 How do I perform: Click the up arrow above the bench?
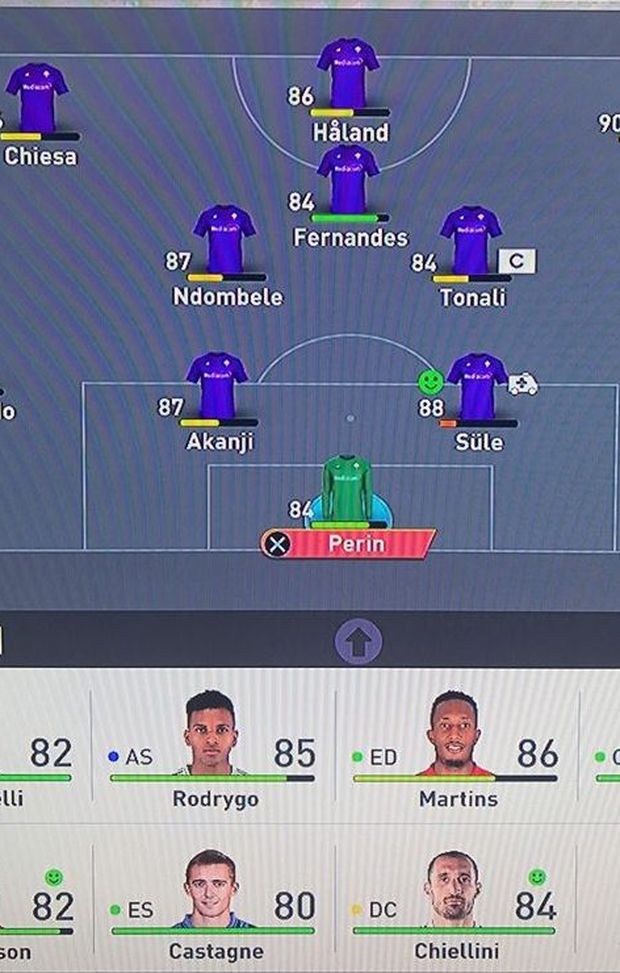tap(358, 640)
